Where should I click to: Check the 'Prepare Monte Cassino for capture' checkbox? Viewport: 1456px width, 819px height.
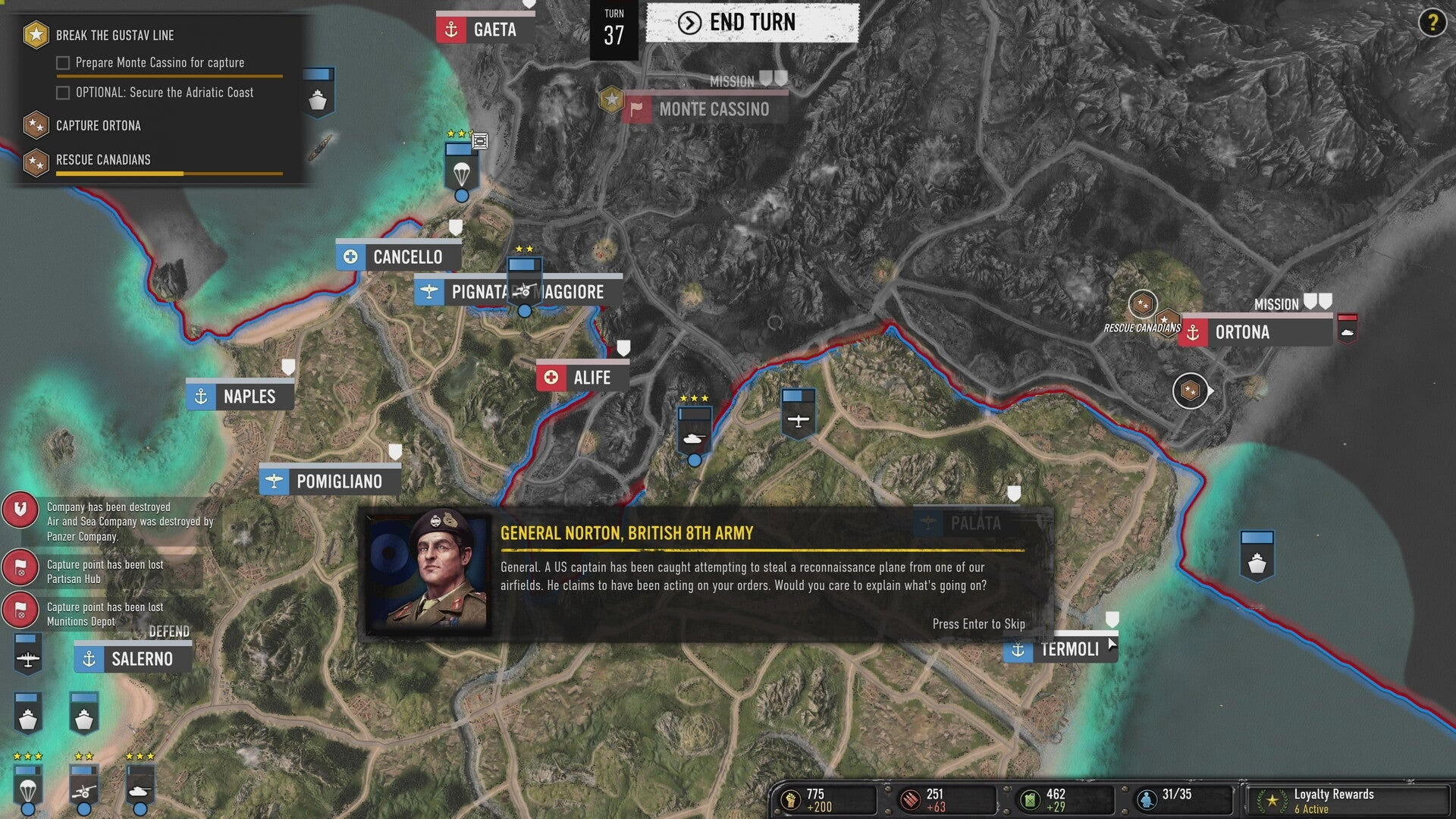(x=63, y=62)
